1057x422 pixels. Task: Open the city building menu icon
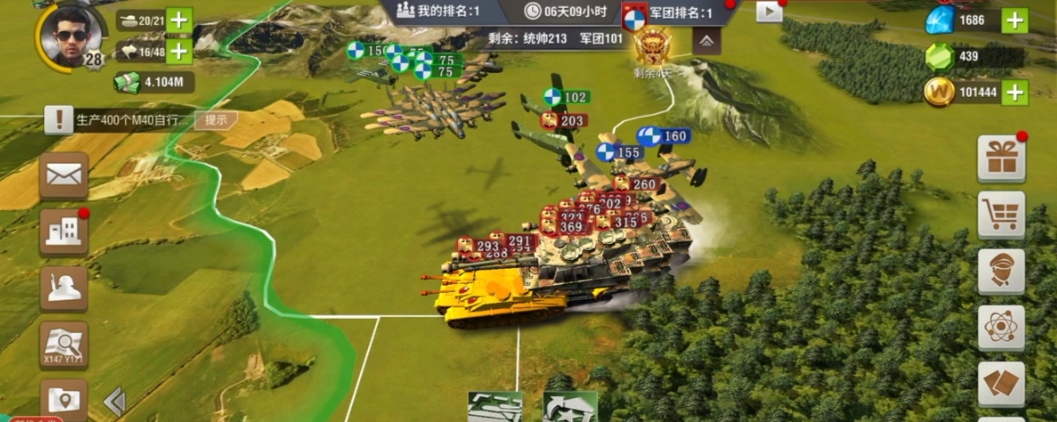pyautogui.click(x=64, y=232)
